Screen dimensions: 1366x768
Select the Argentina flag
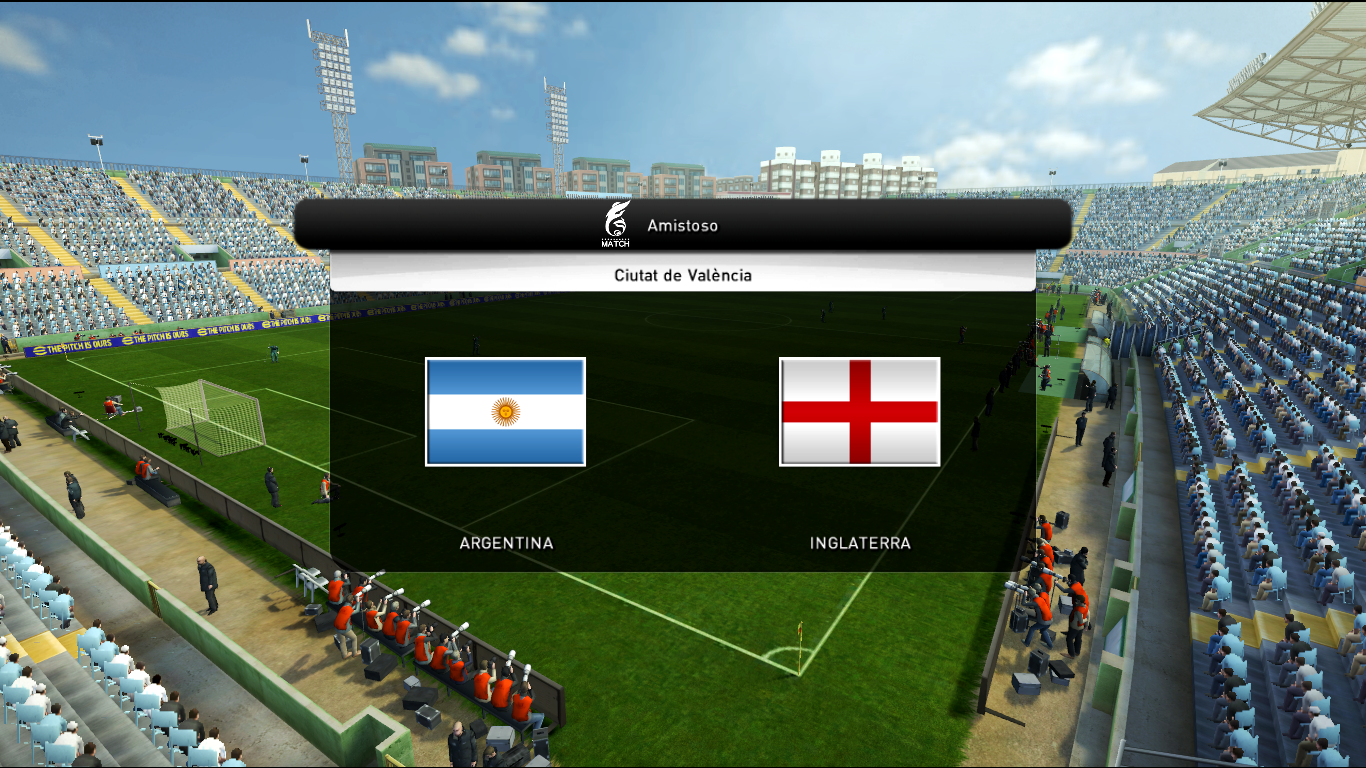point(505,411)
